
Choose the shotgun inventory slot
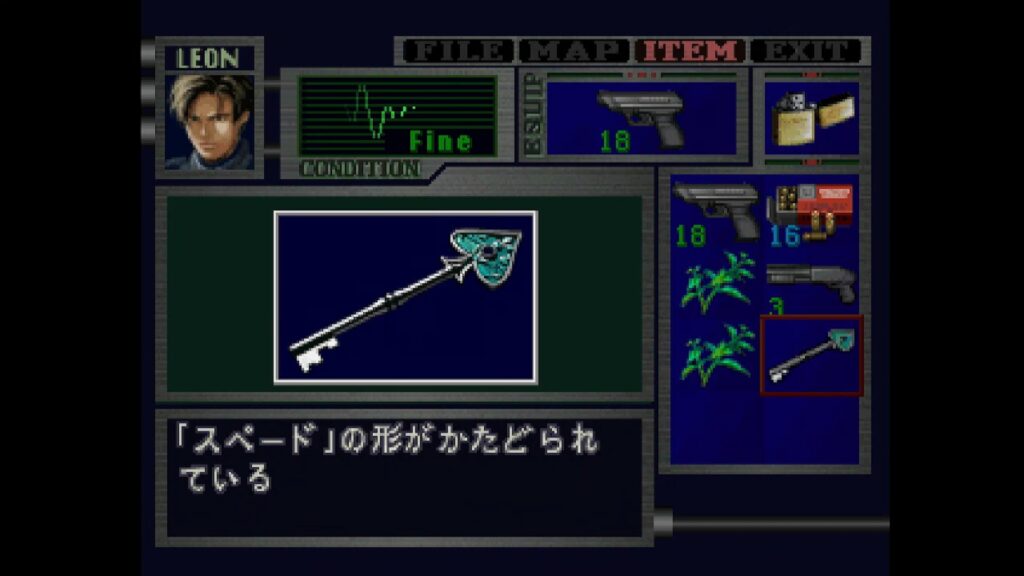pos(811,283)
